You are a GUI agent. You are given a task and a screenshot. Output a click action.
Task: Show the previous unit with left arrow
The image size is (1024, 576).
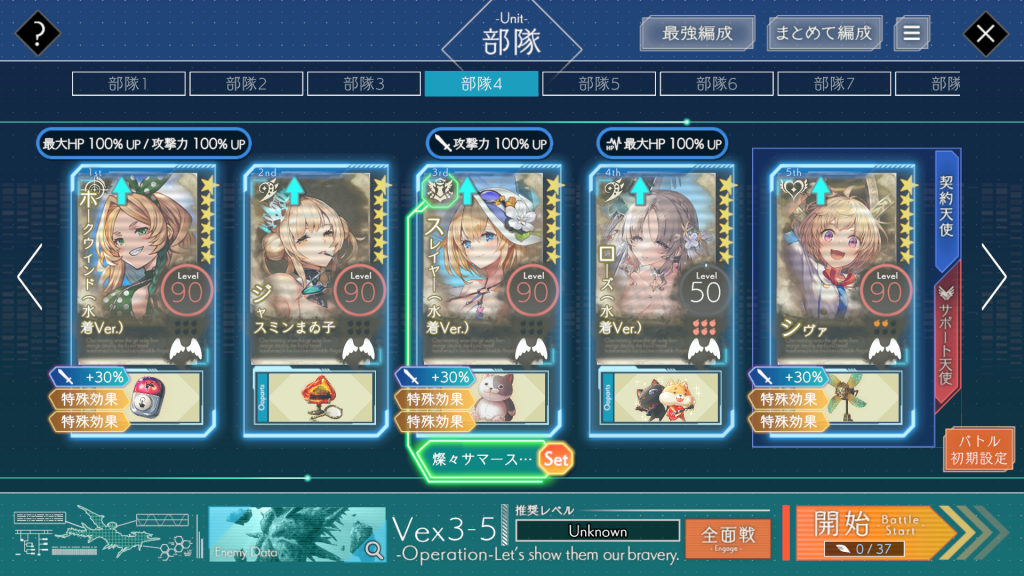click(x=29, y=277)
